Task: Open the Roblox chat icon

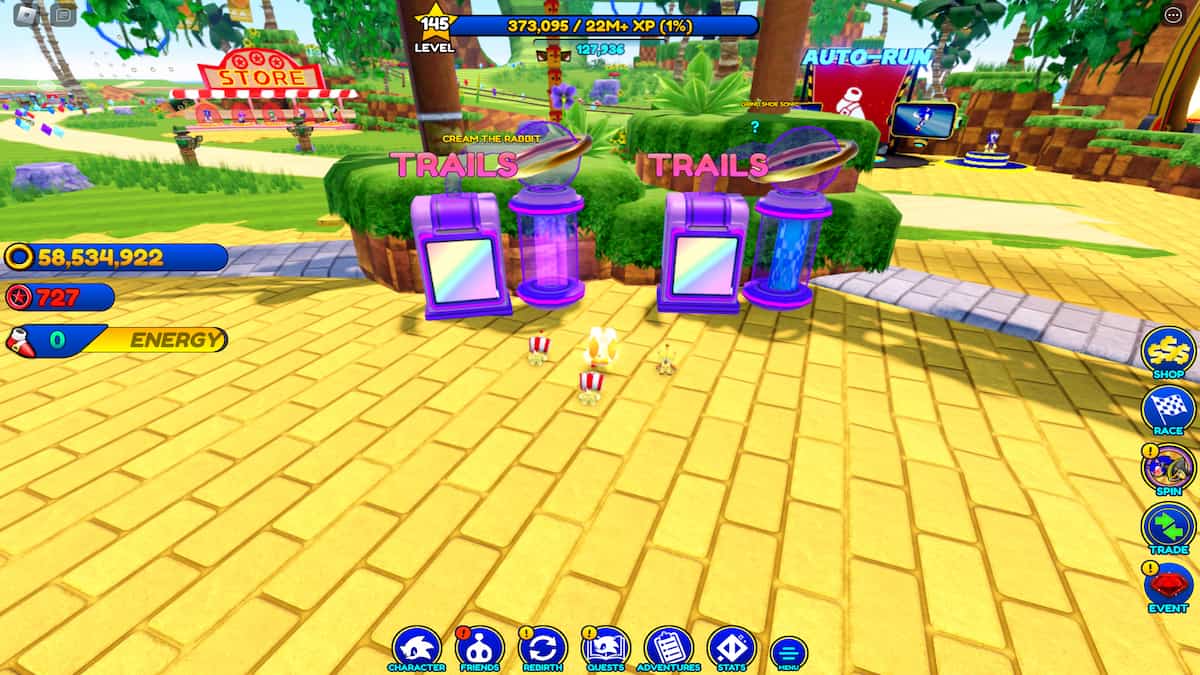Action: pos(64,14)
